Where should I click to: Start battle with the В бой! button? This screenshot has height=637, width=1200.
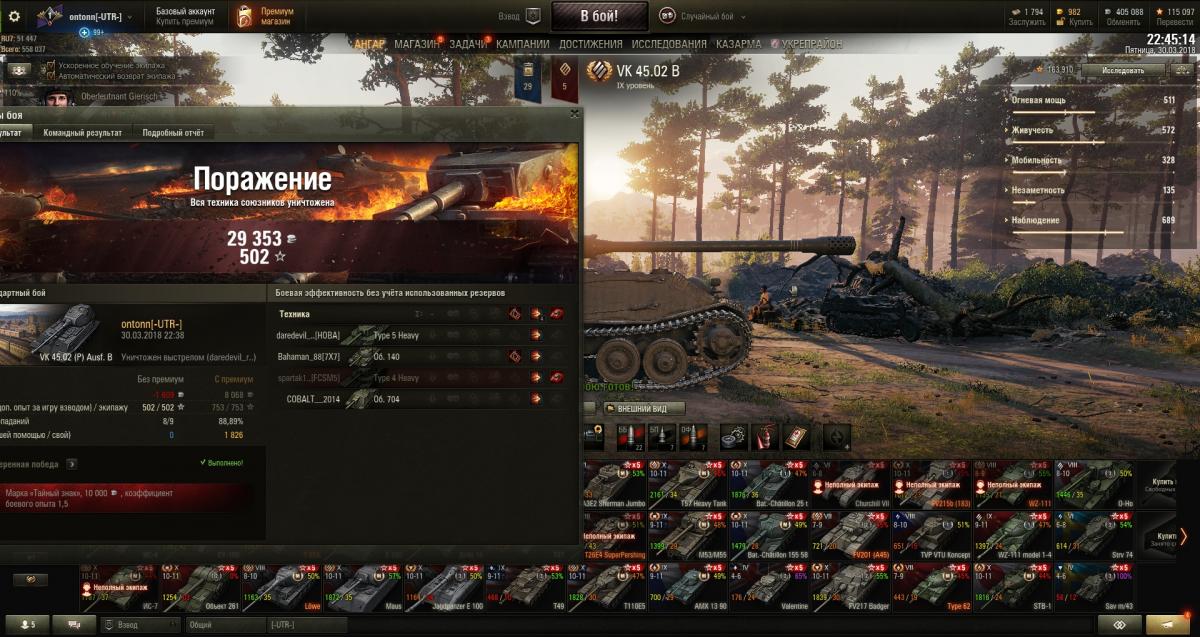pos(599,16)
